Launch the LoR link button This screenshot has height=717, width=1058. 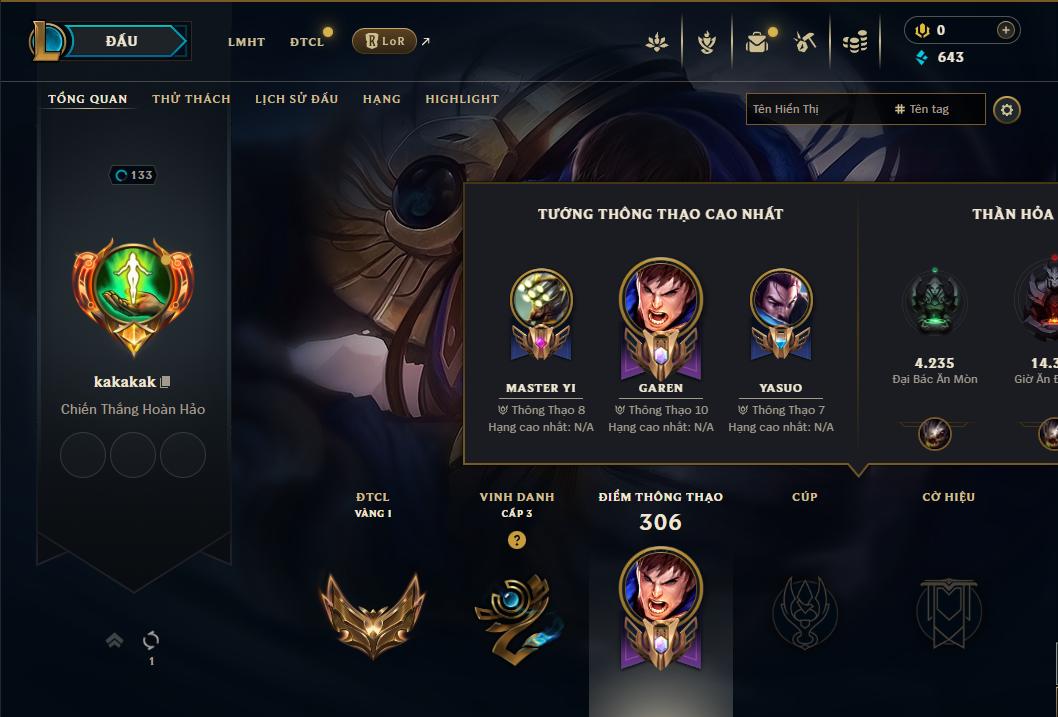(x=384, y=41)
